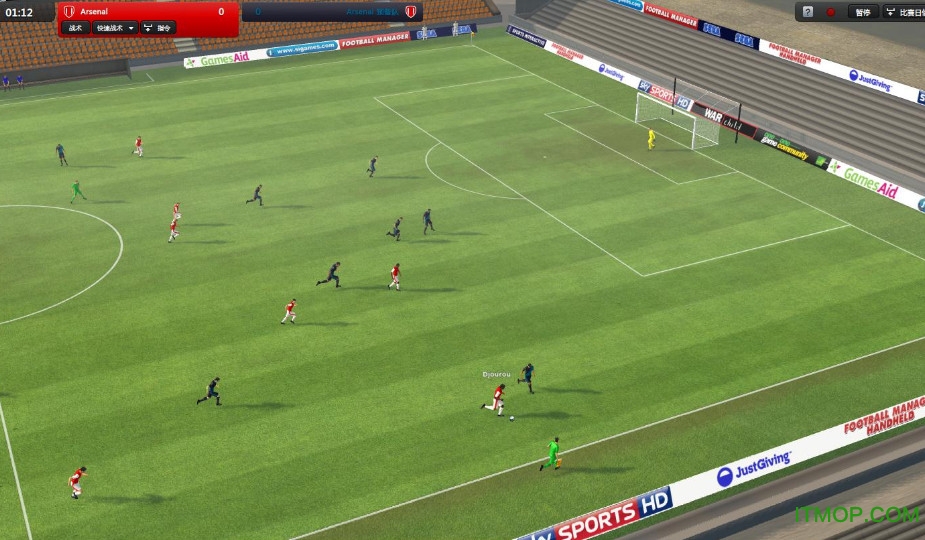The image size is (925, 540).
Task: Open the 比赛日 match day dropdown
Action: tap(906, 12)
